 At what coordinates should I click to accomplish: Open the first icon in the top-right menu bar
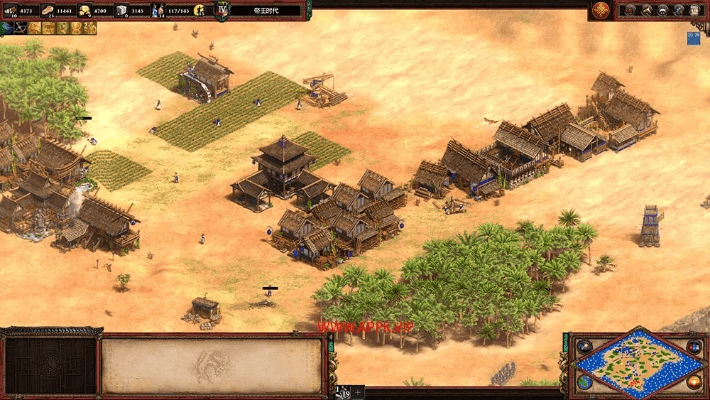[x=629, y=10]
